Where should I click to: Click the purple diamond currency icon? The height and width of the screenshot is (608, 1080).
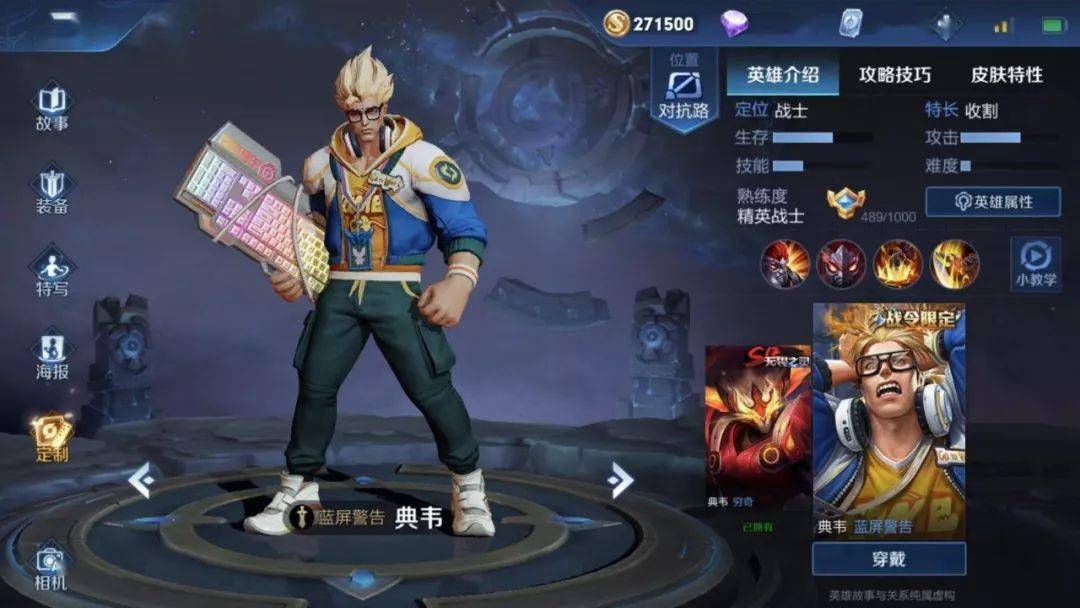(734, 23)
